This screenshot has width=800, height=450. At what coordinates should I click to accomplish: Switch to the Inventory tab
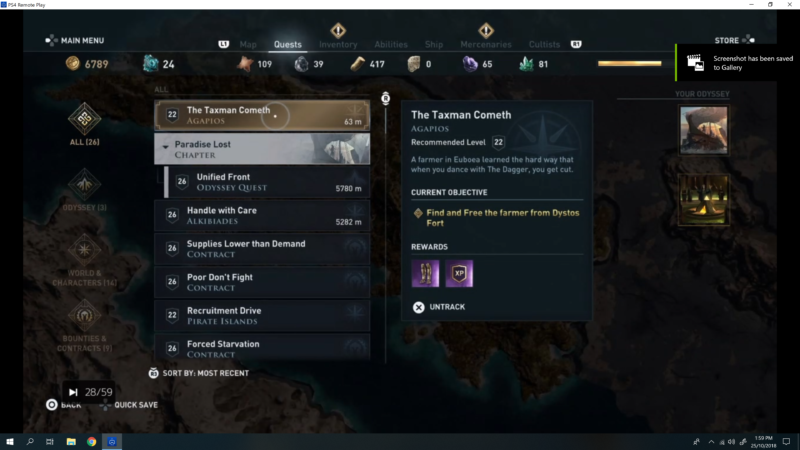[338, 44]
